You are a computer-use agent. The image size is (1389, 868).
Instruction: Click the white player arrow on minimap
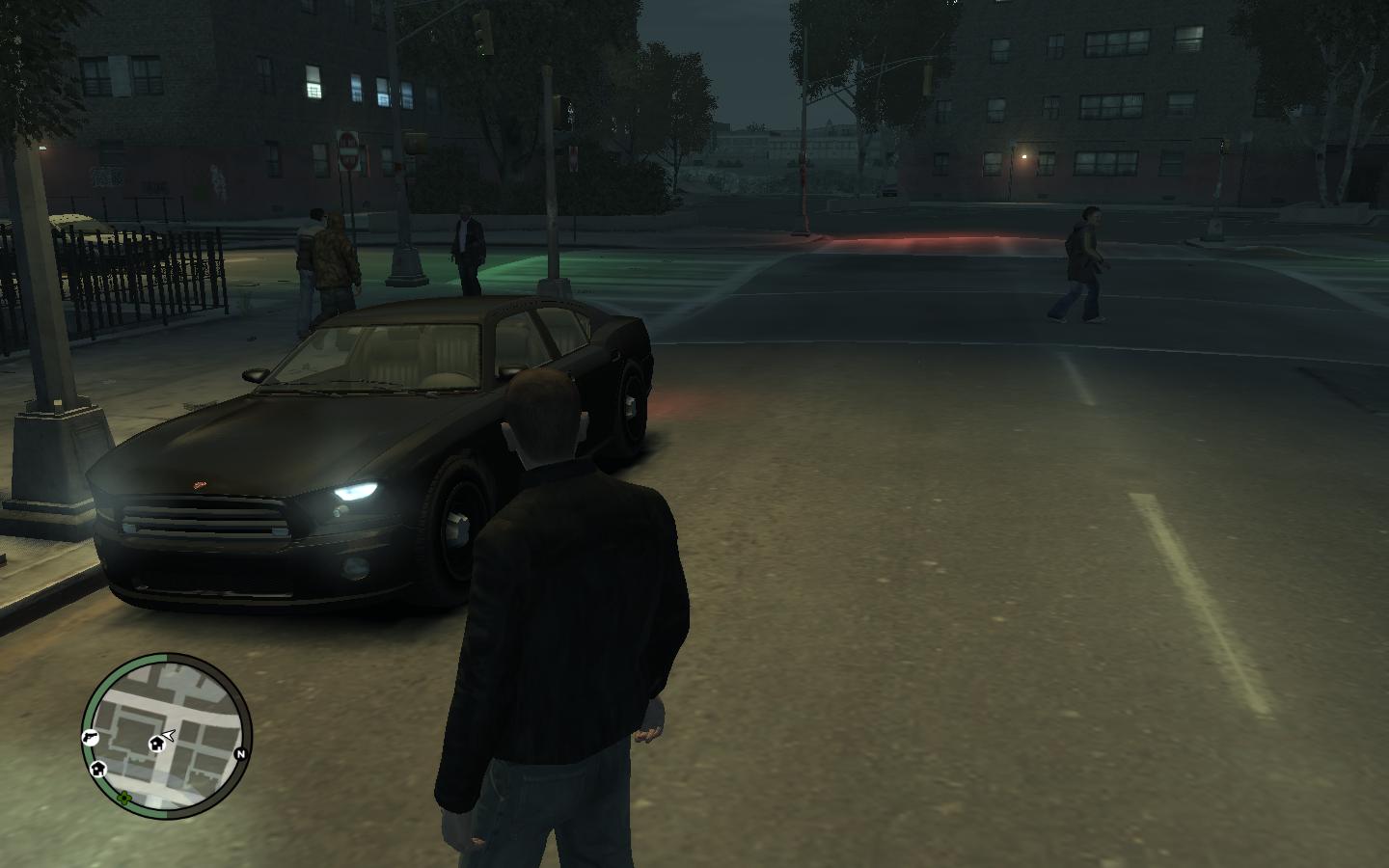[169, 736]
